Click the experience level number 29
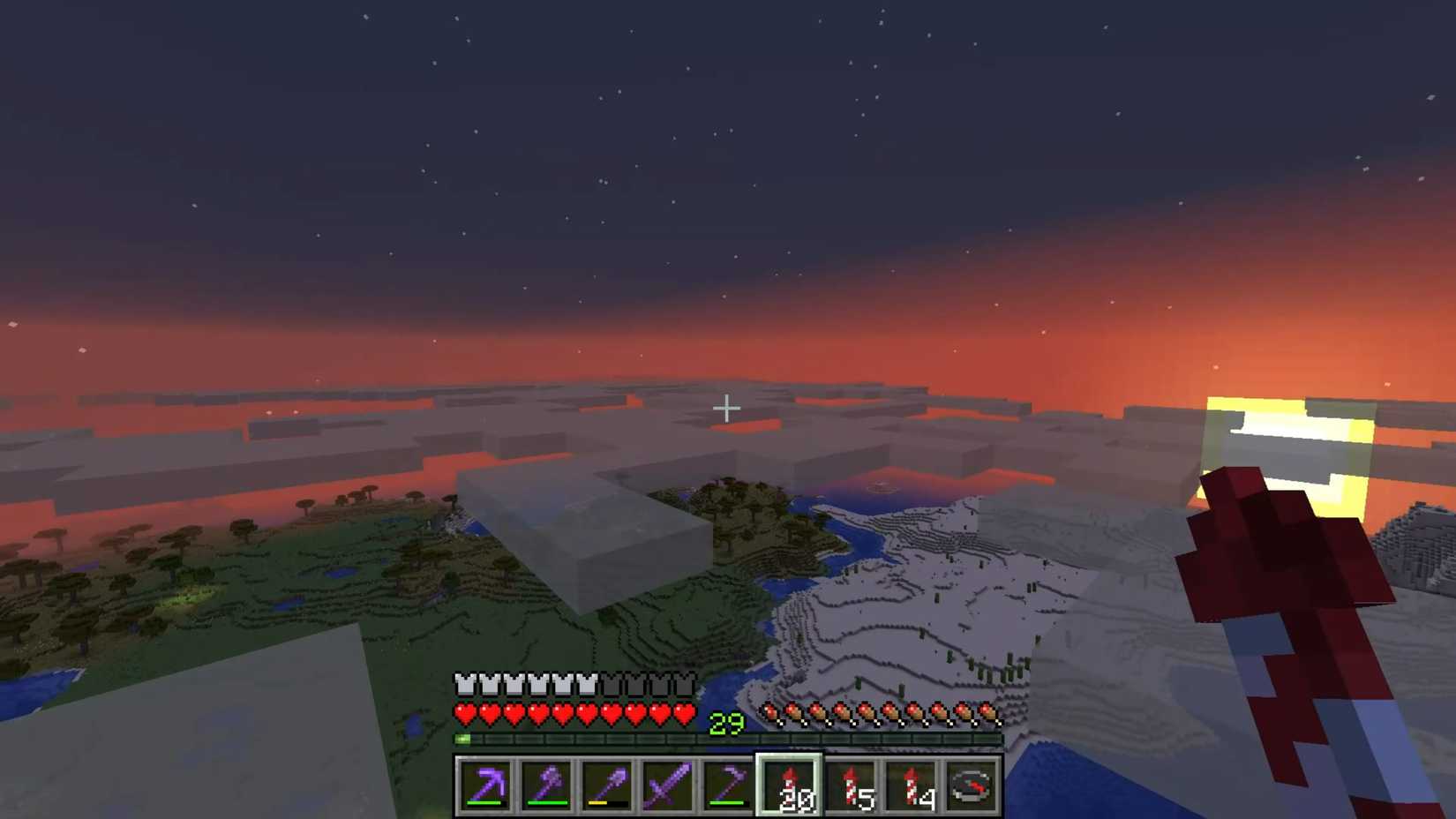Viewport: 1456px width, 819px height. 725,723
